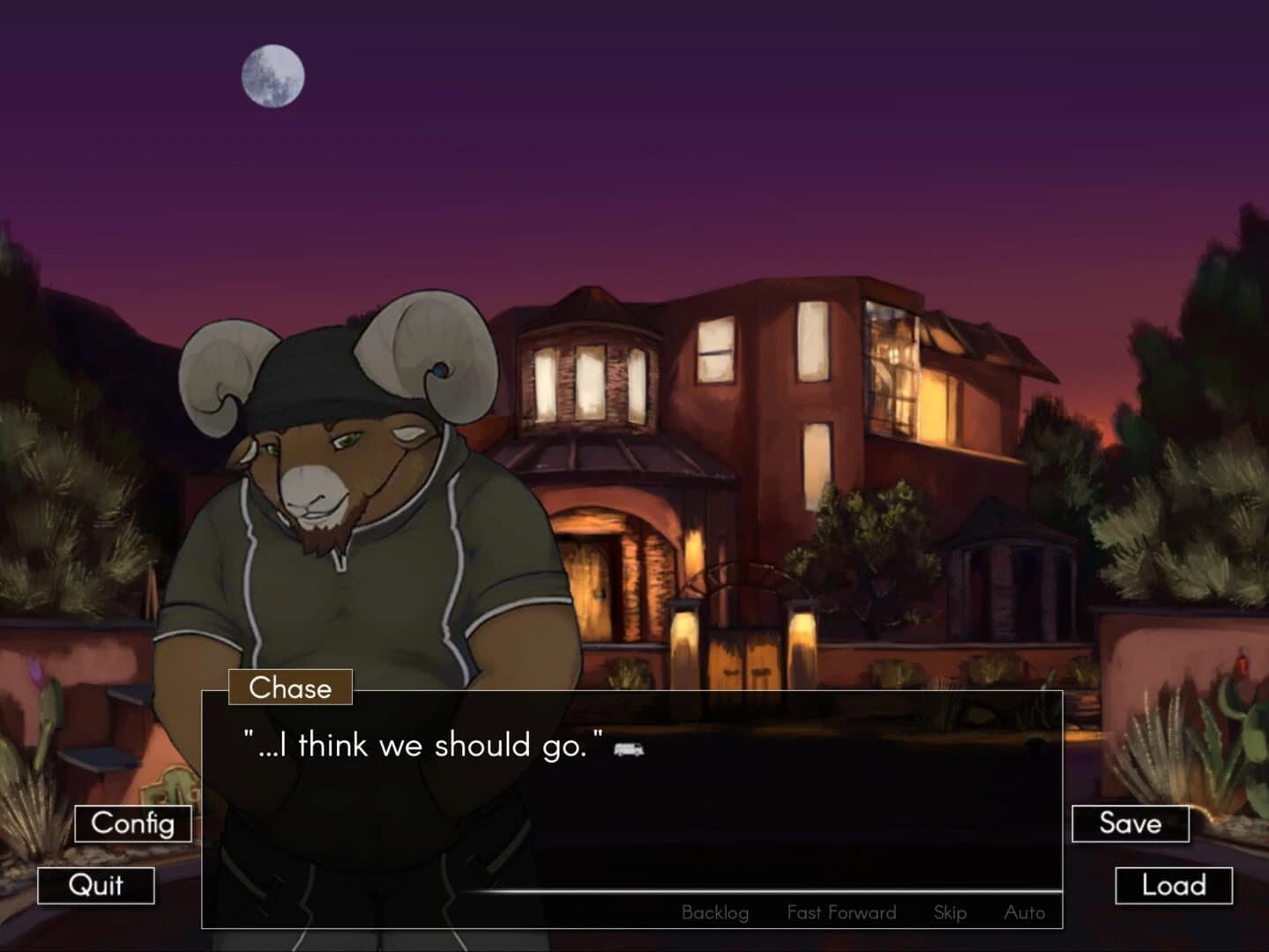This screenshot has width=1269, height=952.
Task: Open the Config settings screen
Action: click(131, 824)
